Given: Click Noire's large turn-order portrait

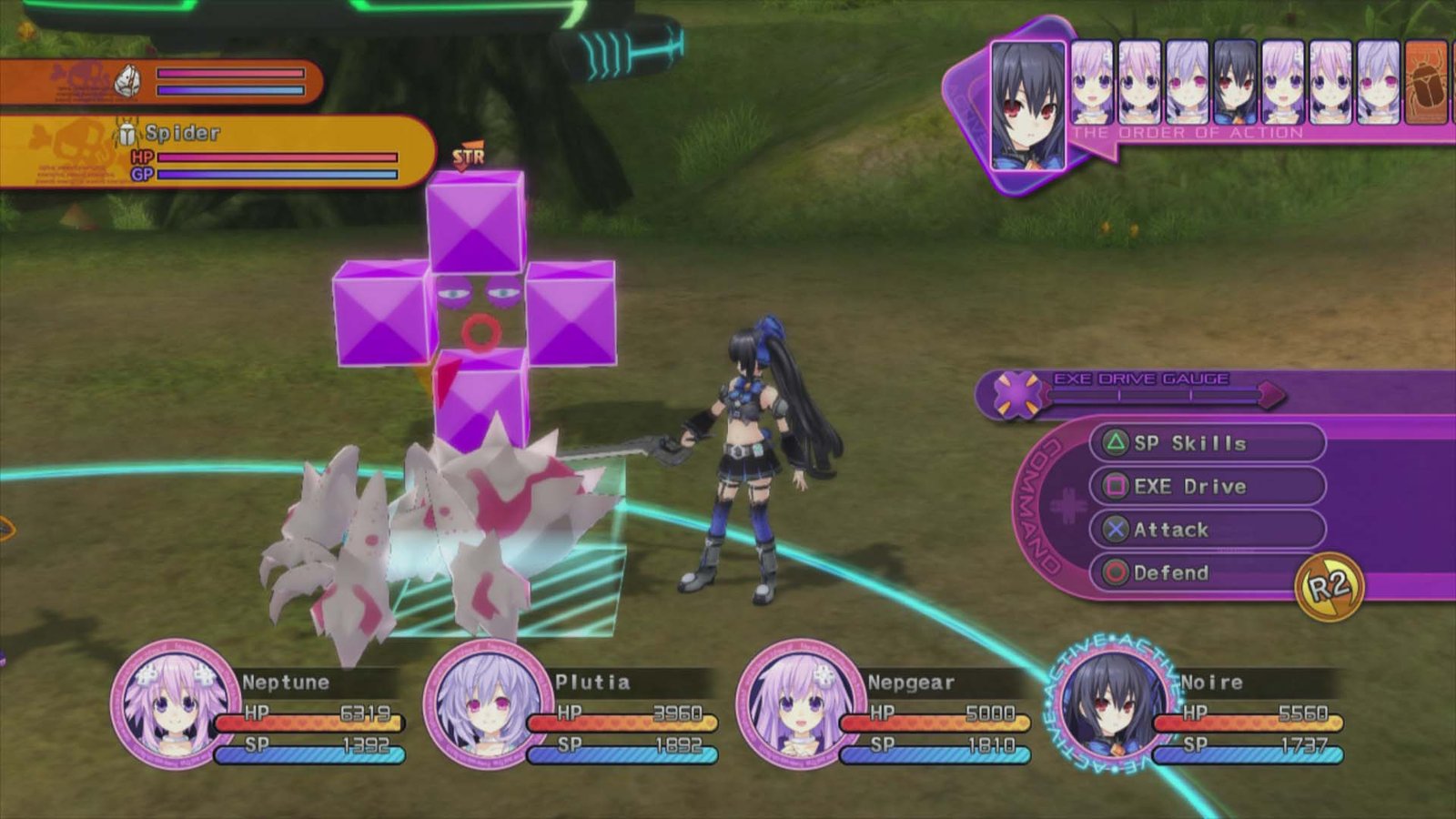Looking at the screenshot, I should [x=1028, y=106].
